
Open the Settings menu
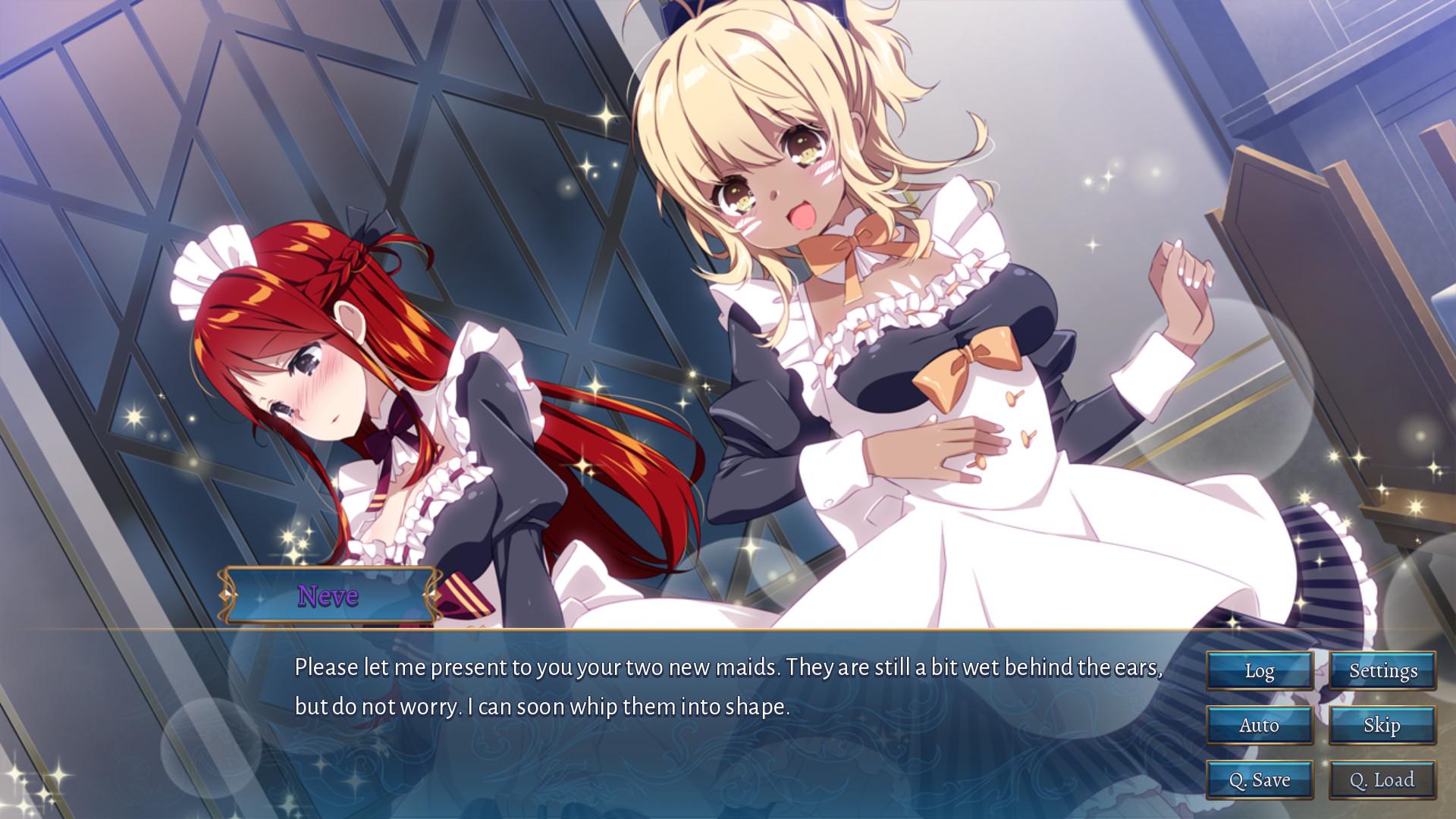pyautogui.click(x=1382, y=670)
